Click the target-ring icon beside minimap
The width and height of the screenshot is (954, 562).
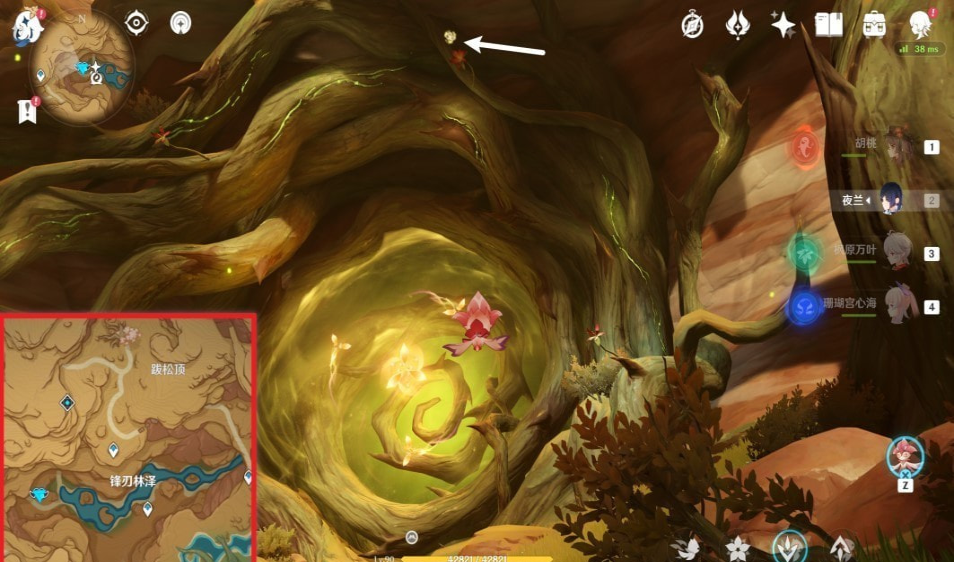(136, 23)
